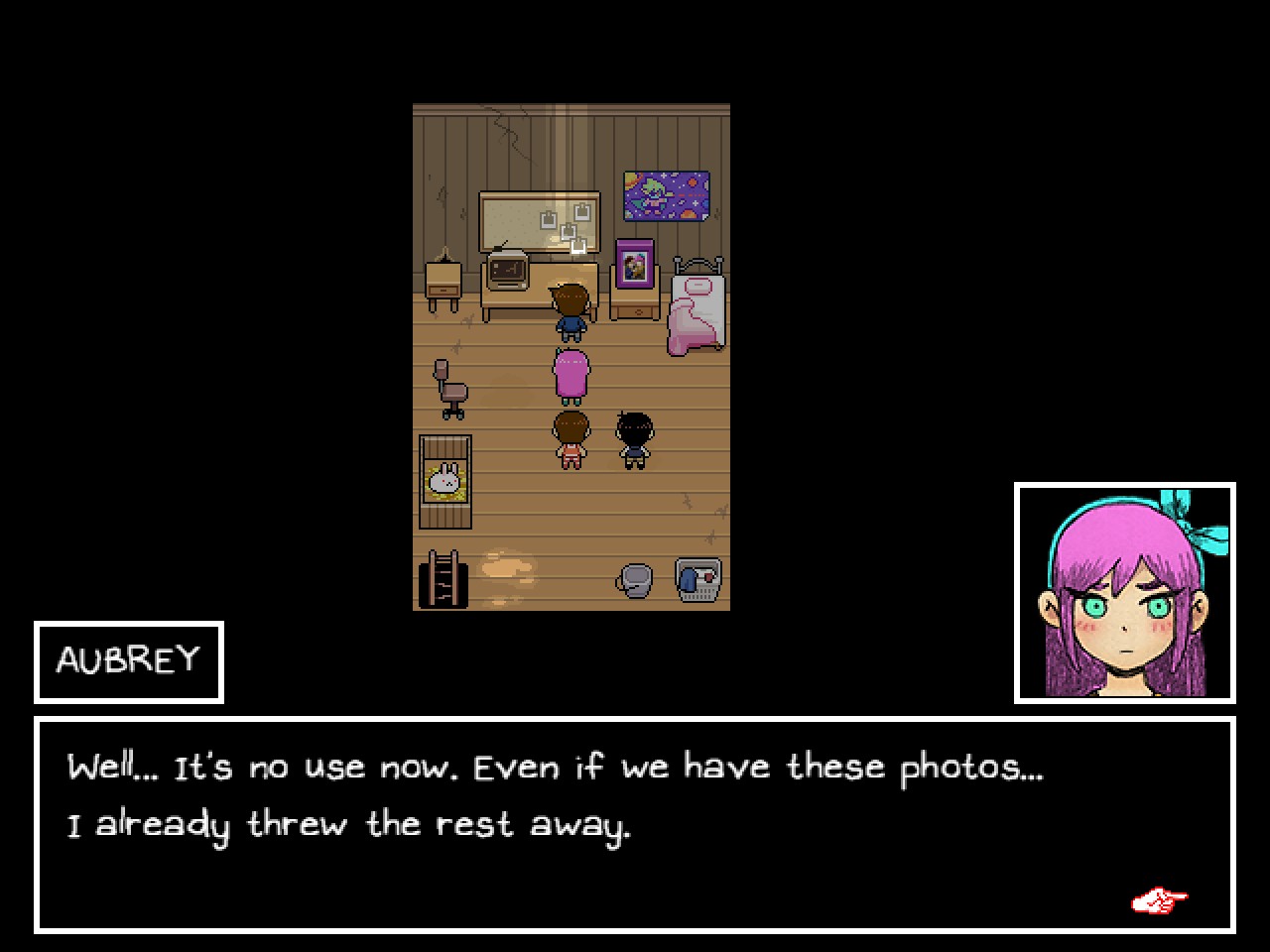
Task: Click the framed photo in the pink frame
Action: click(x=633, y=264)
